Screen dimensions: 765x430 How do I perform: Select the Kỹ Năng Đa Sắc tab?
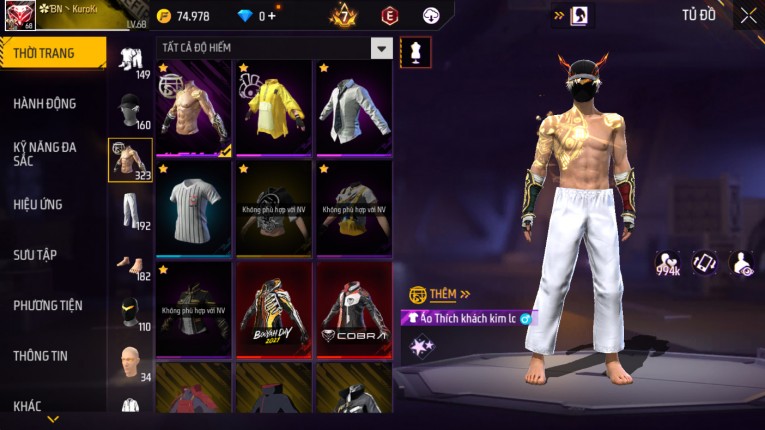45,153
